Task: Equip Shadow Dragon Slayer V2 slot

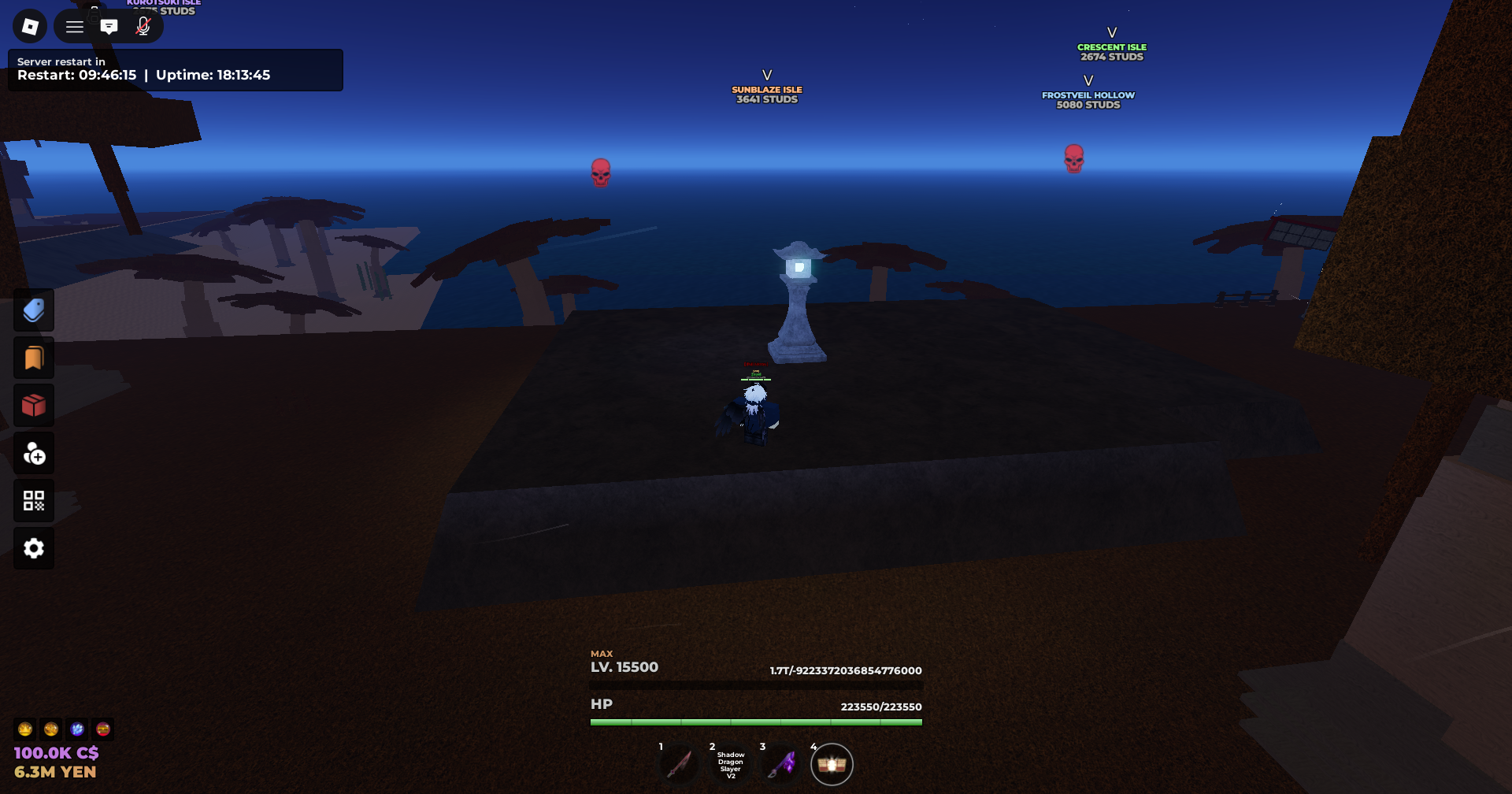Action: tap(730, 765)
